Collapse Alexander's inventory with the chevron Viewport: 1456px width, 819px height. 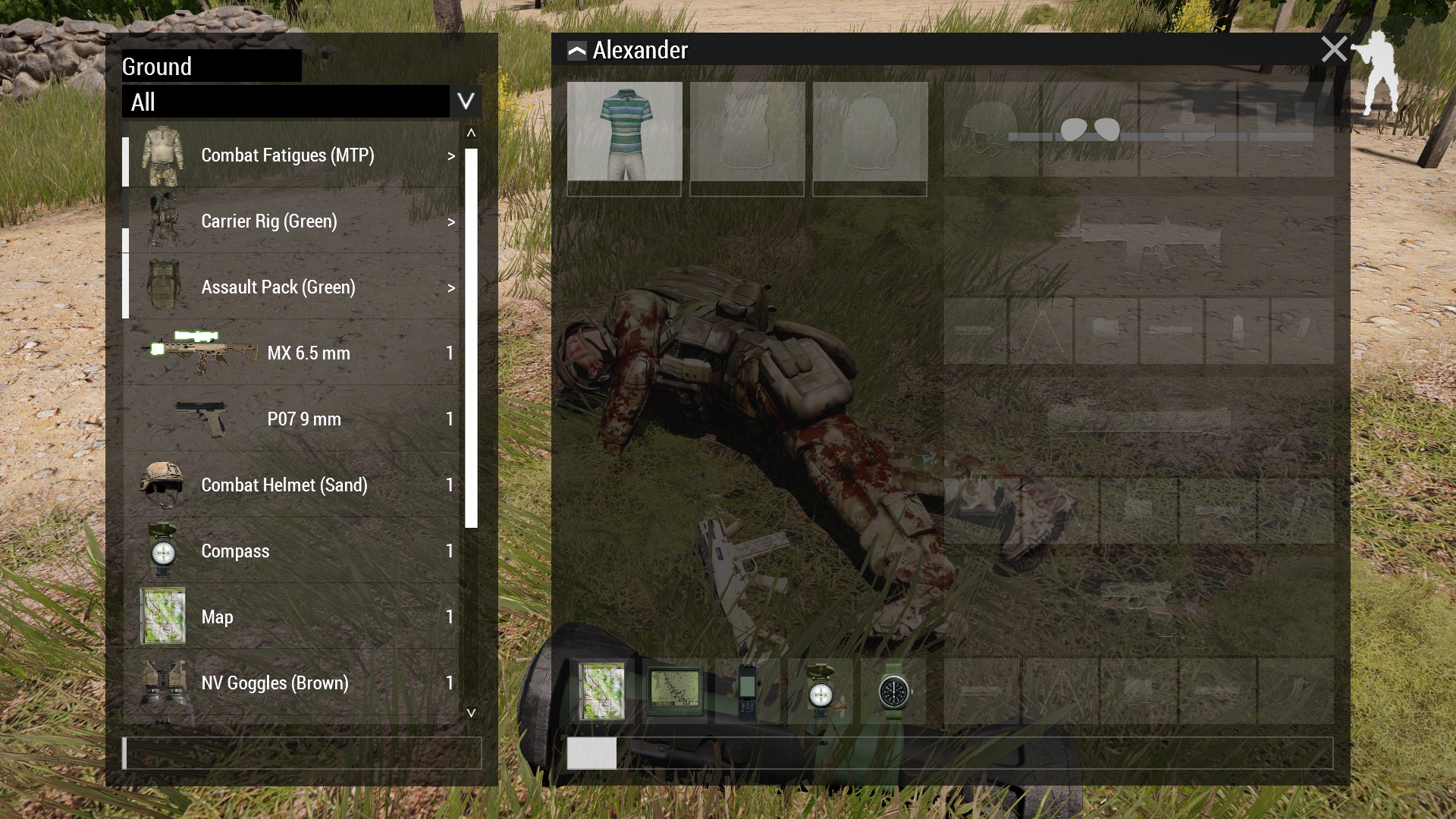pos(576,50)
